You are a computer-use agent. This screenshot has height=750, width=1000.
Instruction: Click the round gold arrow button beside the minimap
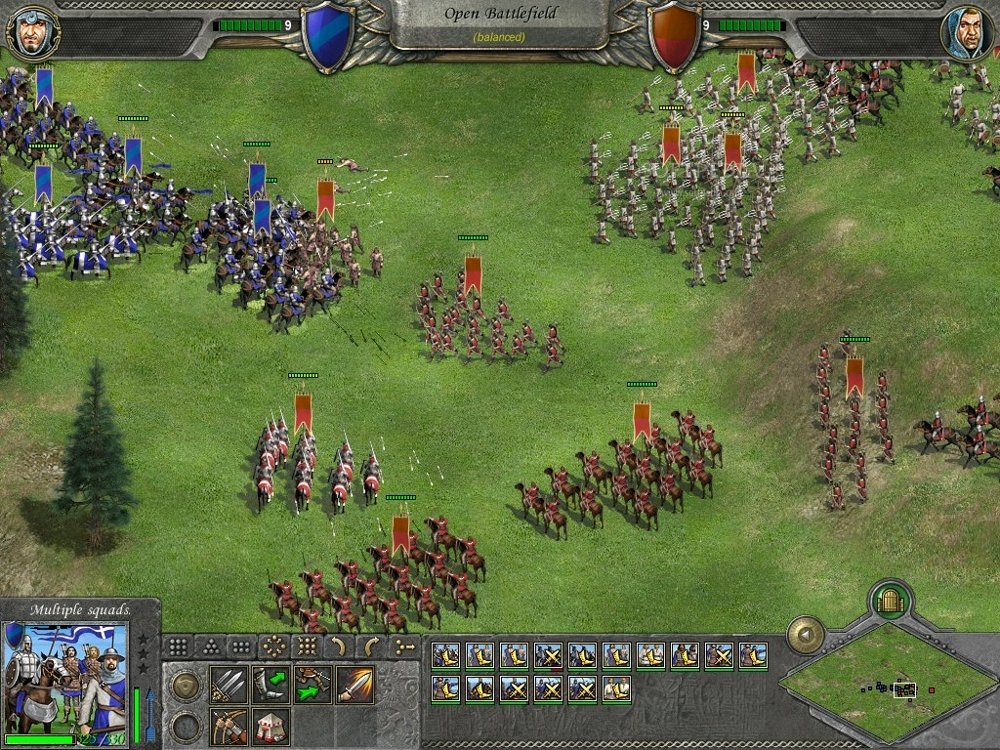click(805, 635)
